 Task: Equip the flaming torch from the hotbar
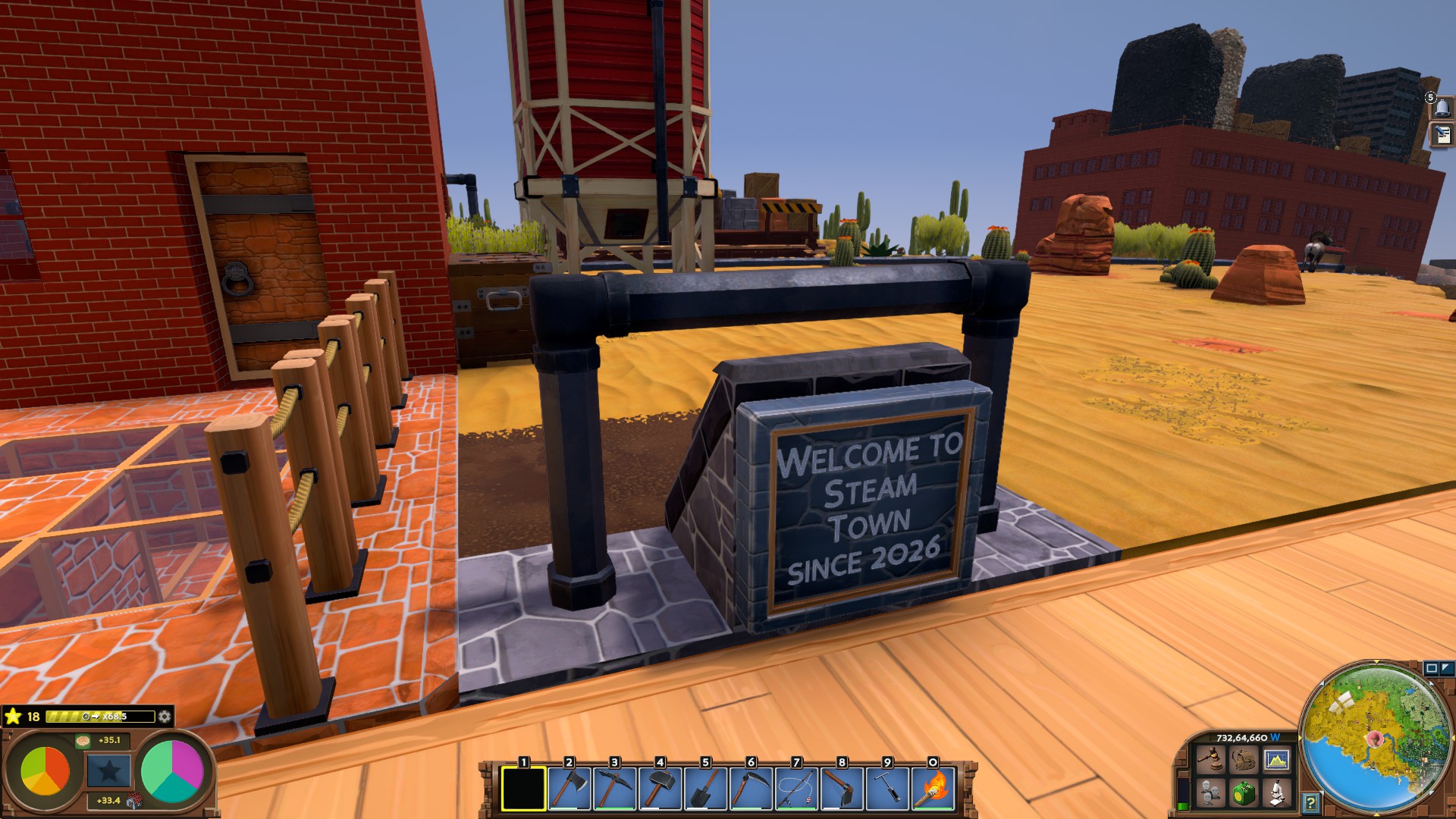933,789
